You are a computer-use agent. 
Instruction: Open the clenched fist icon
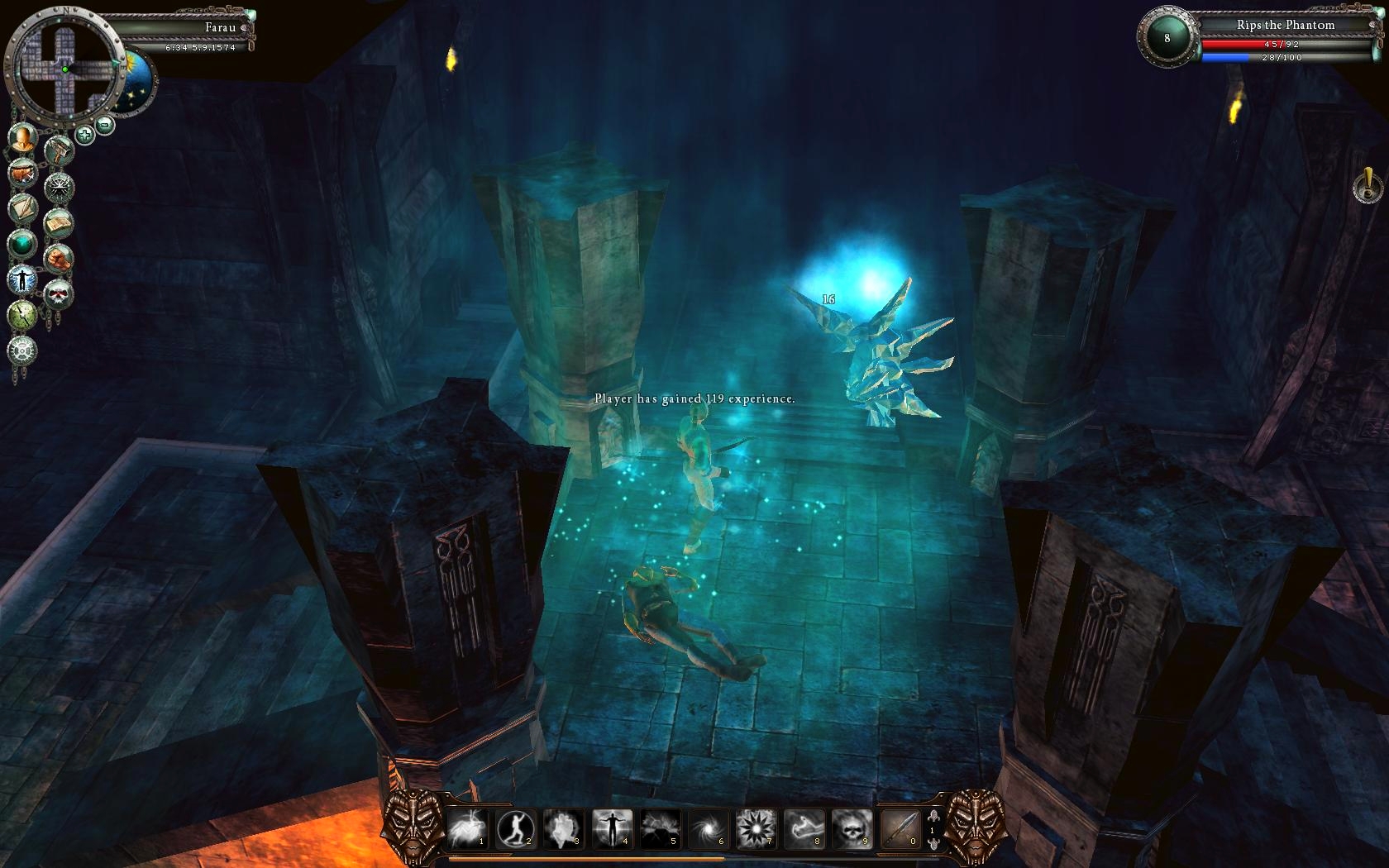(x=59, y=258)
